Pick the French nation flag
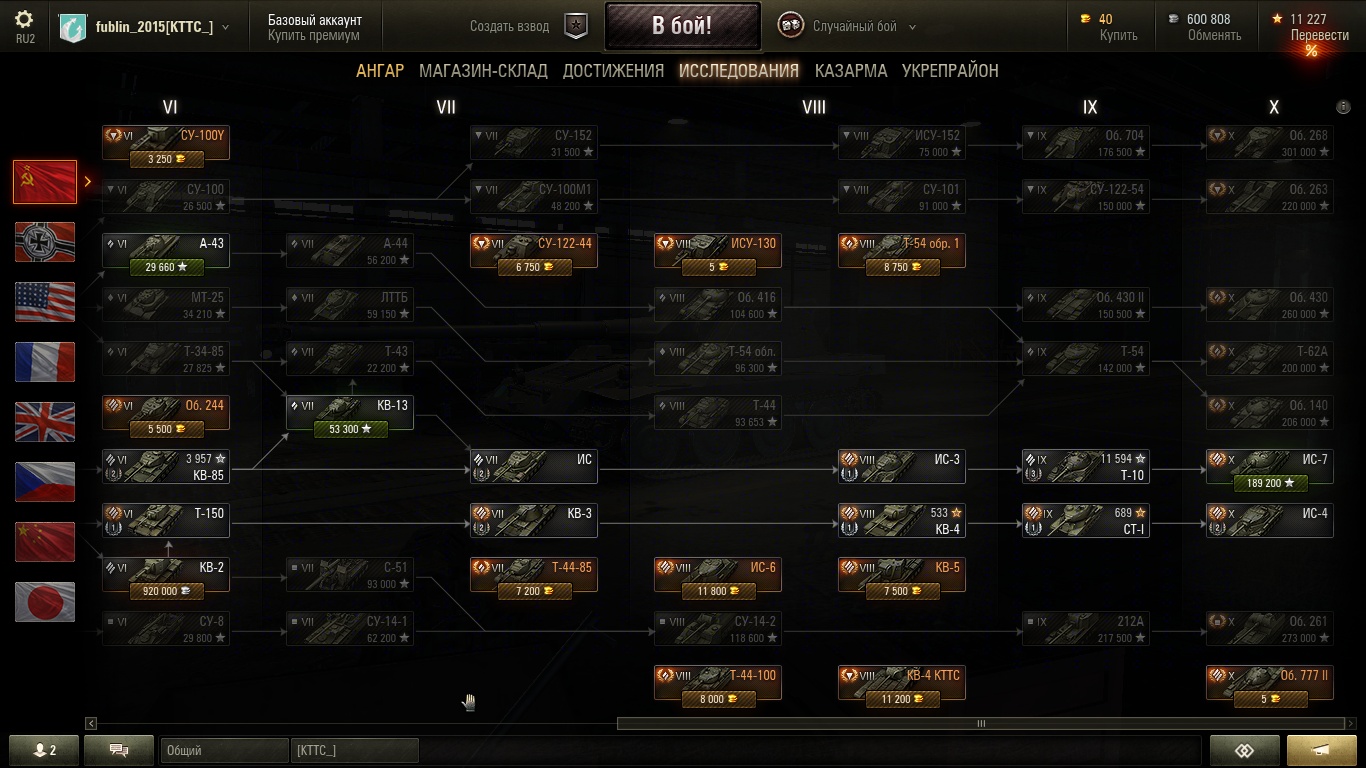 45,362
